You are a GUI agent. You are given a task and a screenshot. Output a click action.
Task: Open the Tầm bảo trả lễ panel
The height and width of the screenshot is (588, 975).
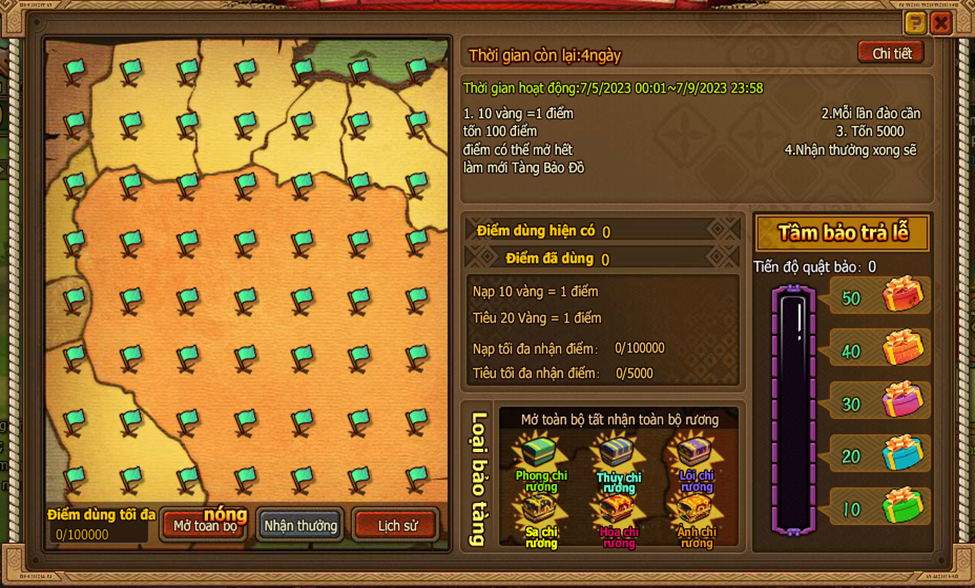point(843,234)
